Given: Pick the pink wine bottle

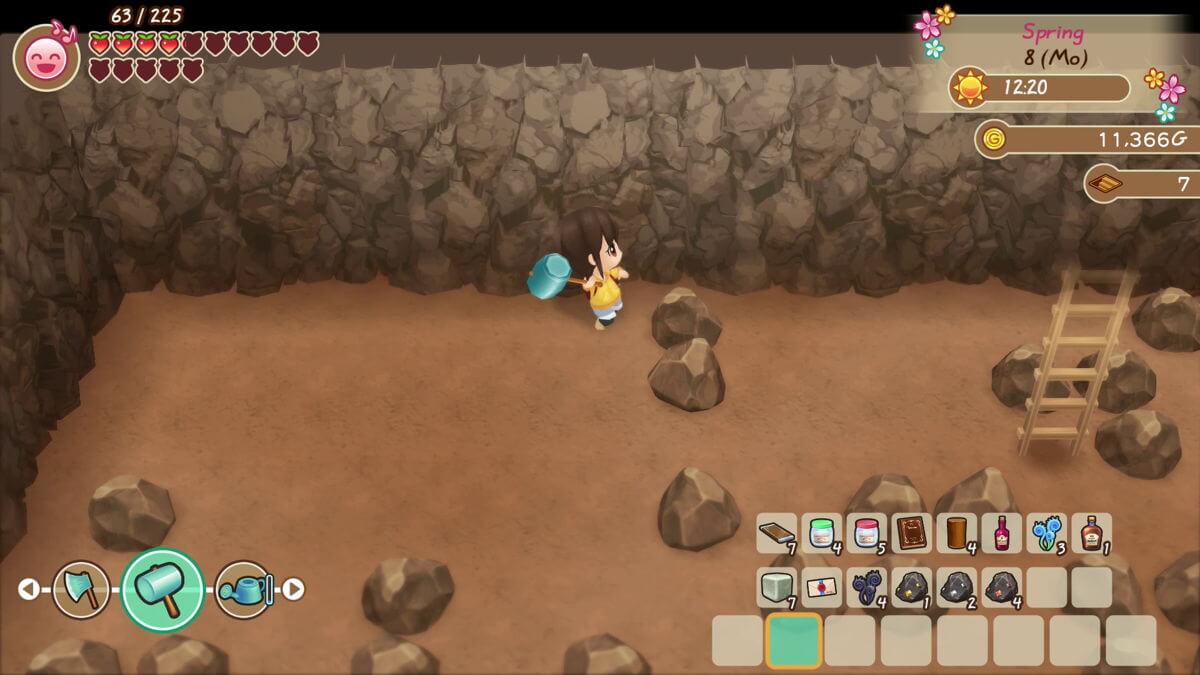Looking at the screenshot, I should pyautogui.click(x=1001, y=534).
